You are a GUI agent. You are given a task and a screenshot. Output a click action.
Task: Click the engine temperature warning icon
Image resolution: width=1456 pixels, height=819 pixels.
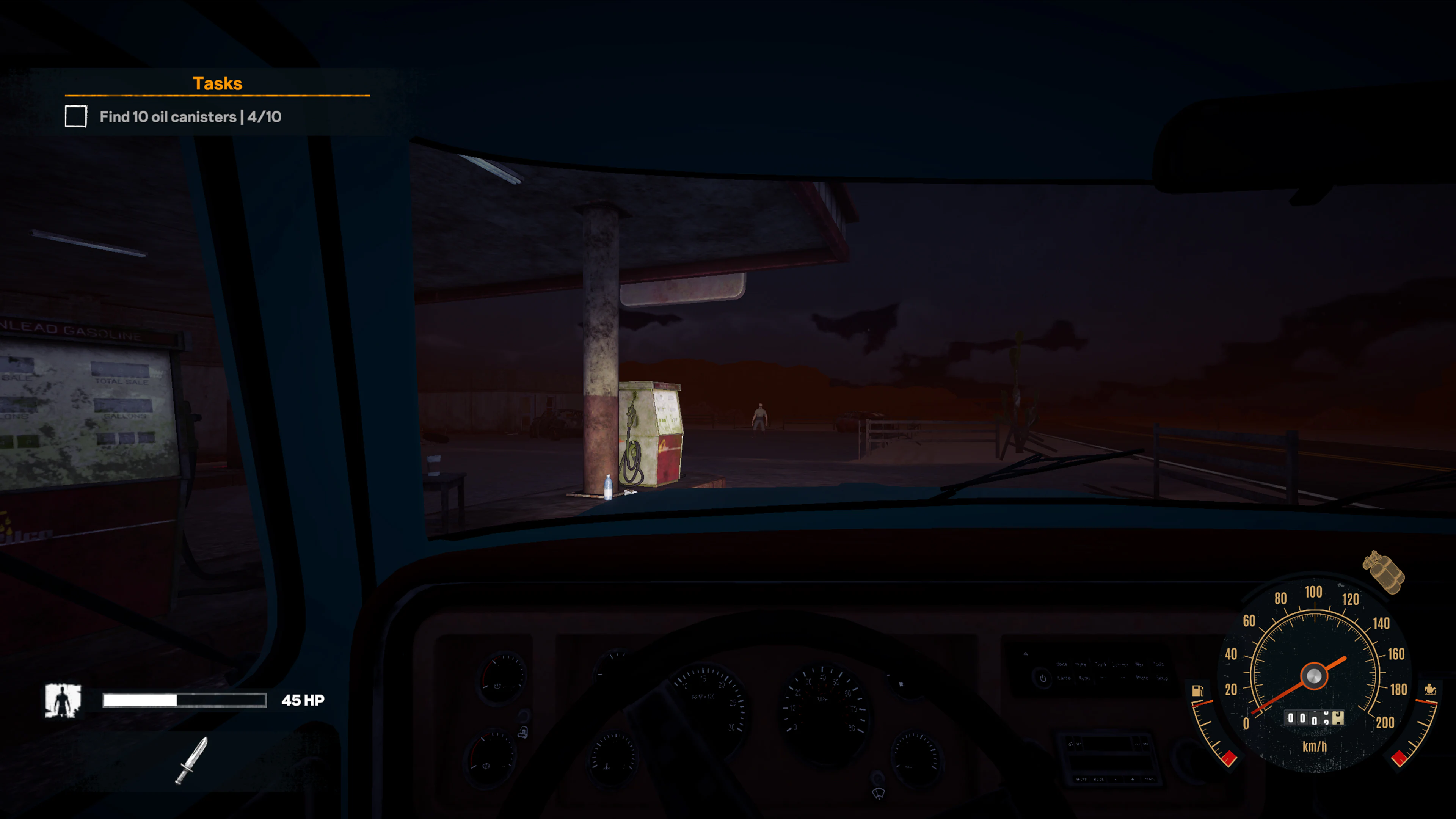point(1430,690)
